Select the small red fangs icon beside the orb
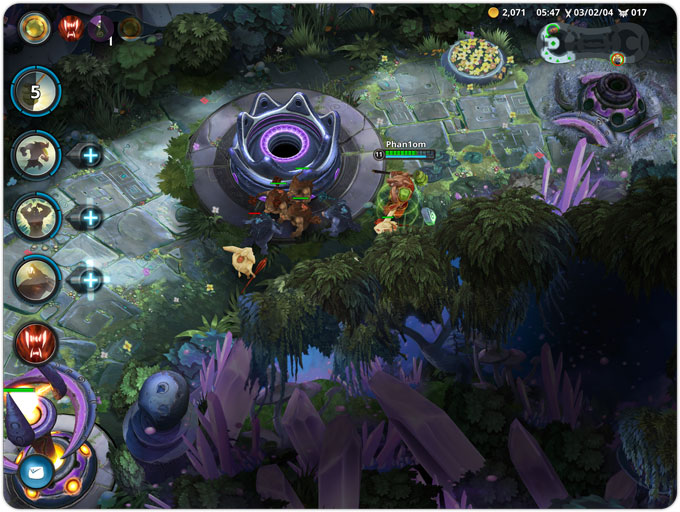680x512 pixels. point(70,28)
